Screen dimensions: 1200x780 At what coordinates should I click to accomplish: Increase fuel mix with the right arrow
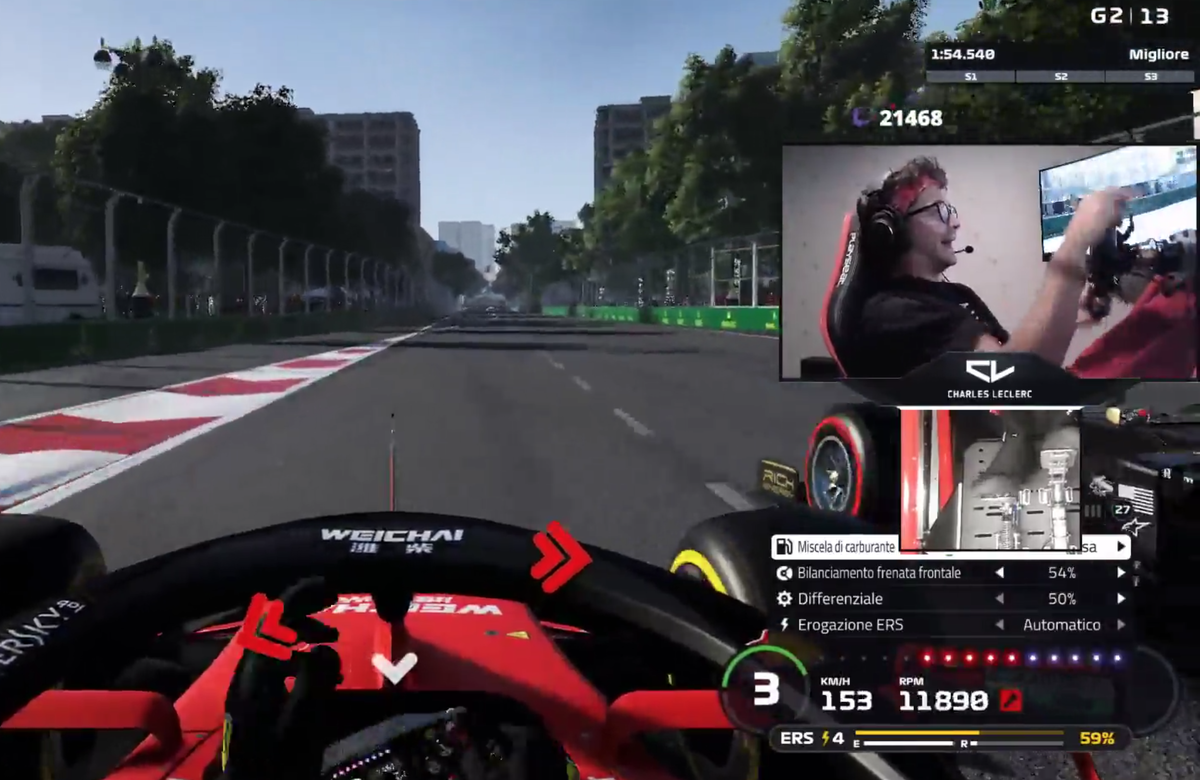coord(1121,547)
